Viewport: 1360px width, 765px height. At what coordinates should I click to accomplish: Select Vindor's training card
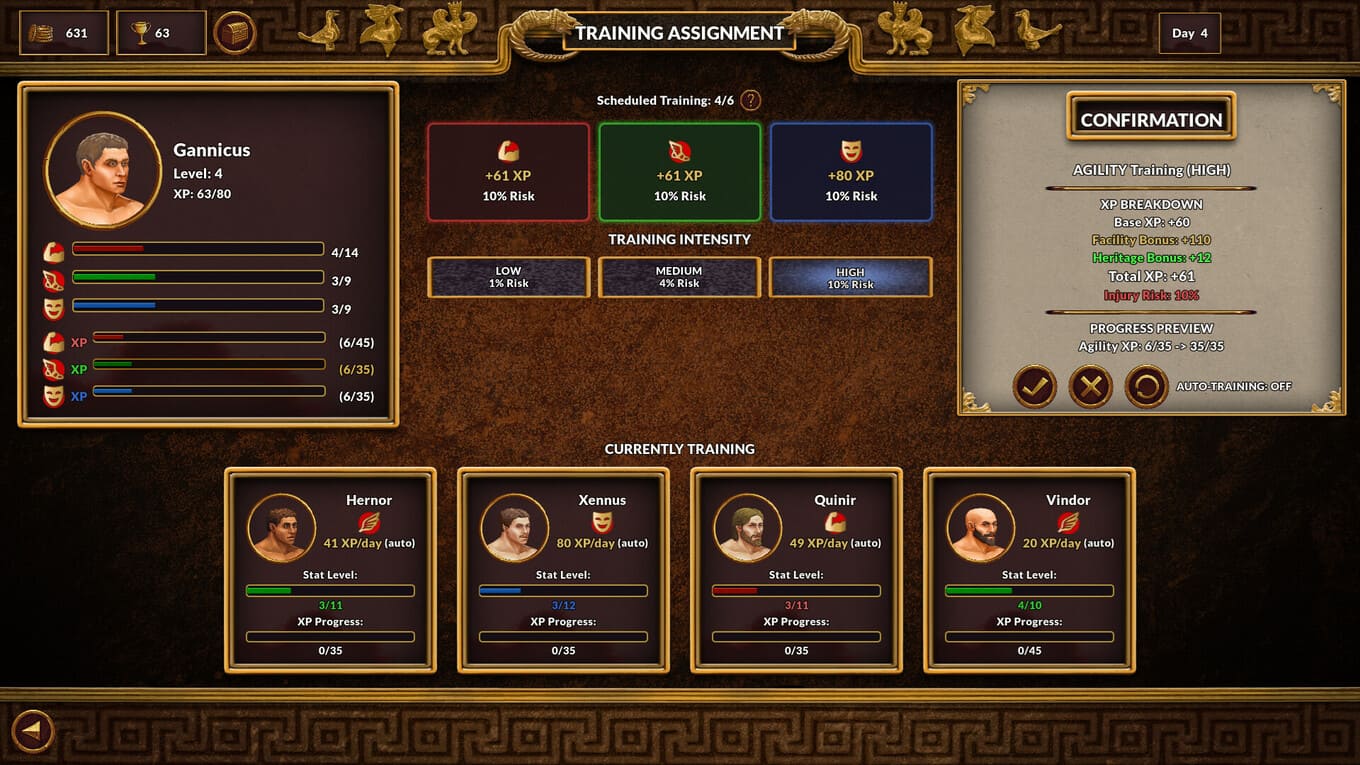1030,570
